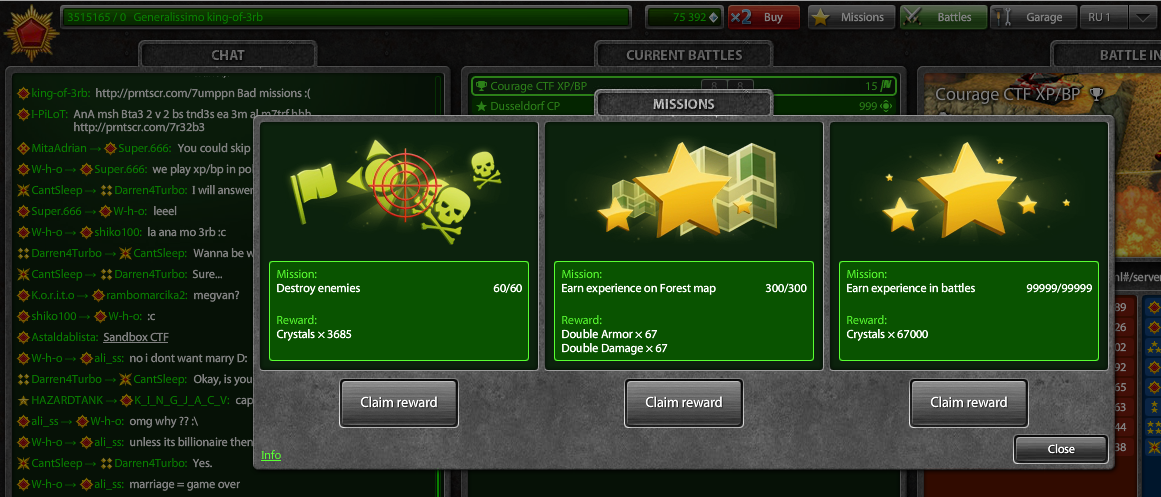Select the Dusseldorf CP battle row

[530, 106]
